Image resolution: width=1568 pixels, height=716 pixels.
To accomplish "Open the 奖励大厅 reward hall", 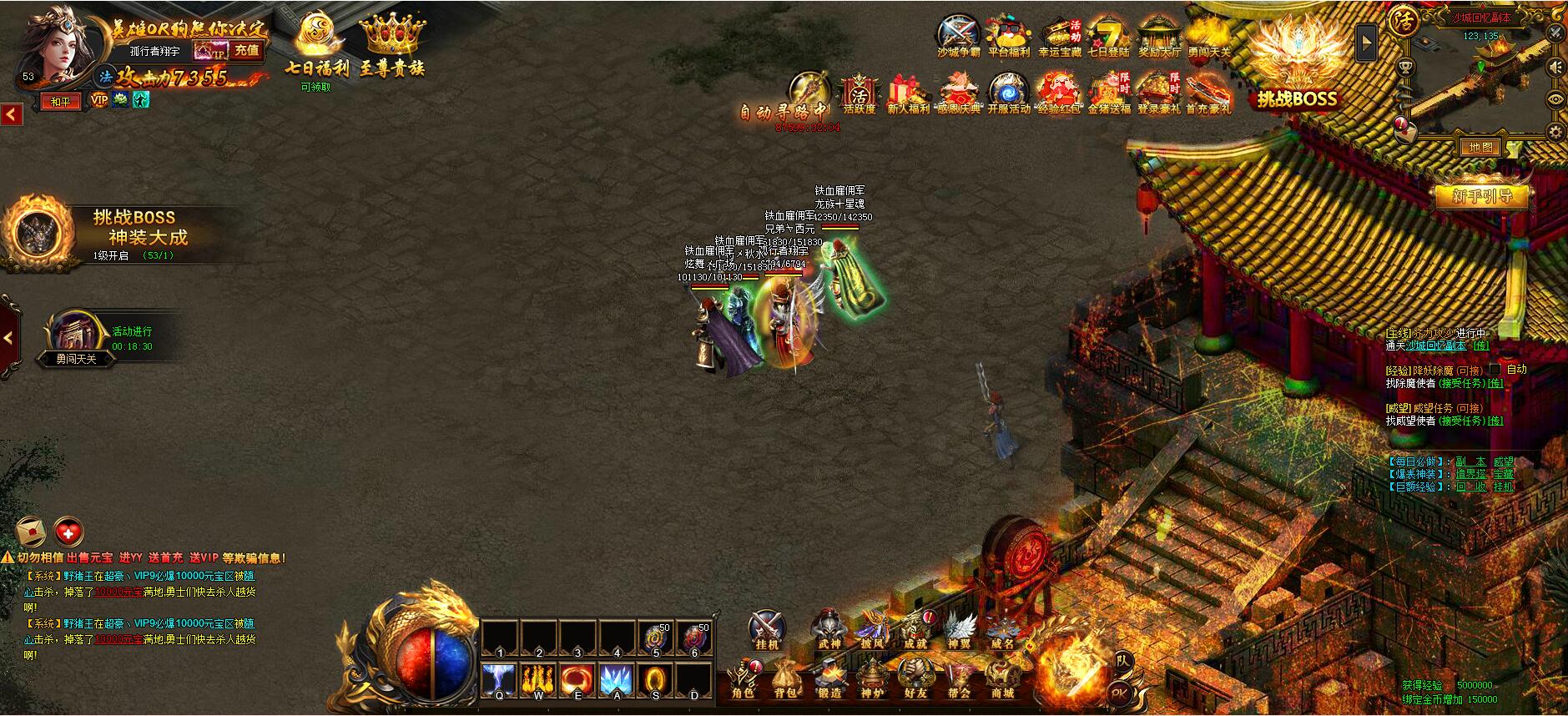I will pos(1159,36).
